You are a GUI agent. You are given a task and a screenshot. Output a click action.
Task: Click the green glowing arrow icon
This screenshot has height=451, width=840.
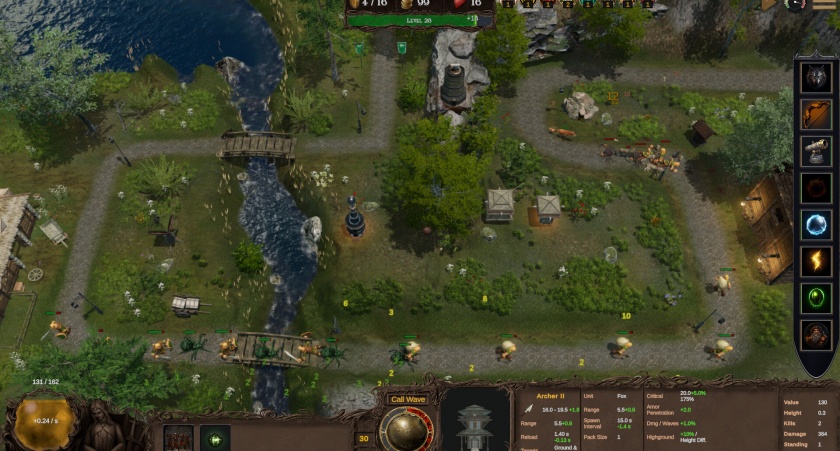pyautogui.click(x=215, y=438)
